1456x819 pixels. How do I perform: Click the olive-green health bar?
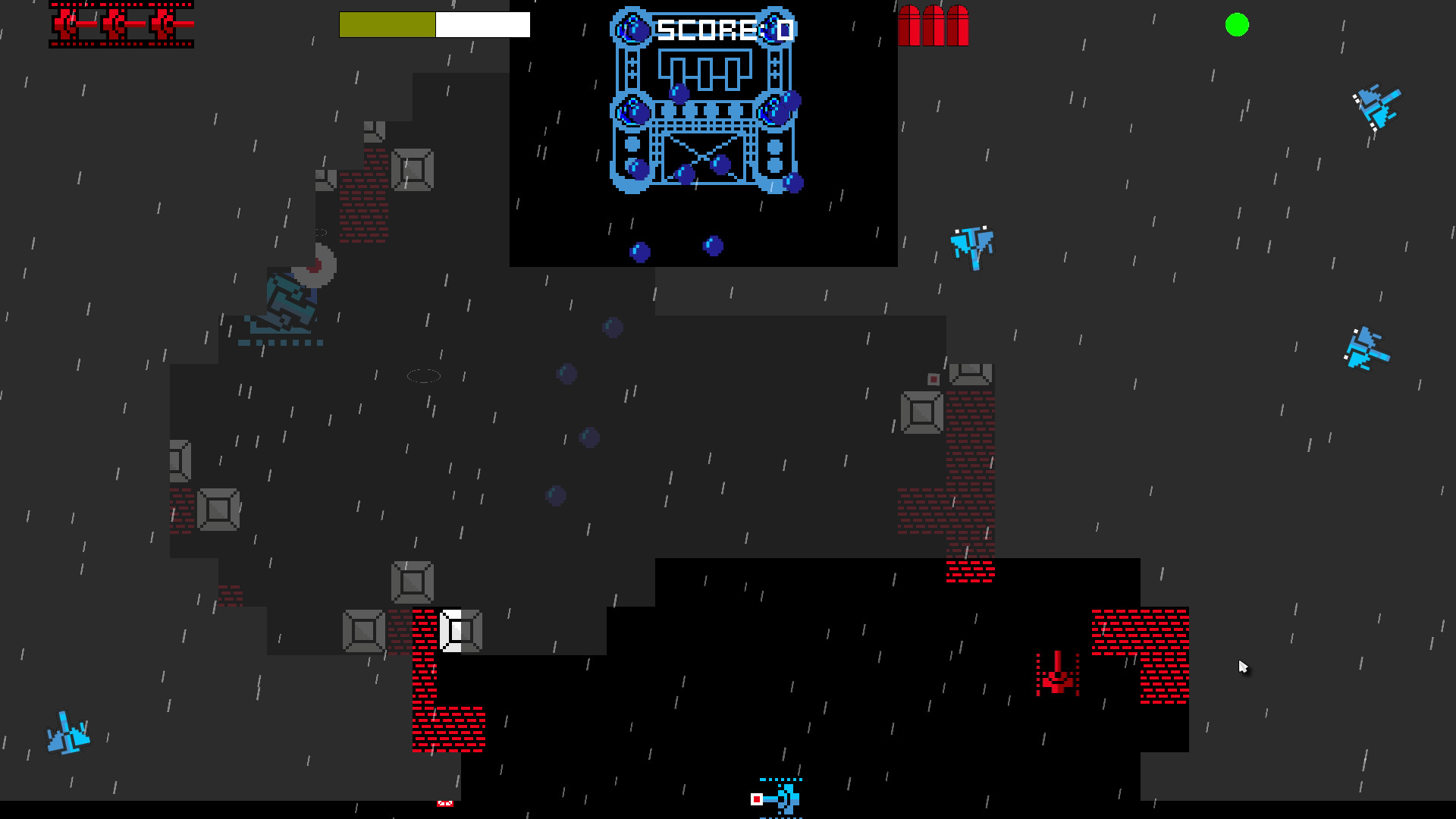387,24
